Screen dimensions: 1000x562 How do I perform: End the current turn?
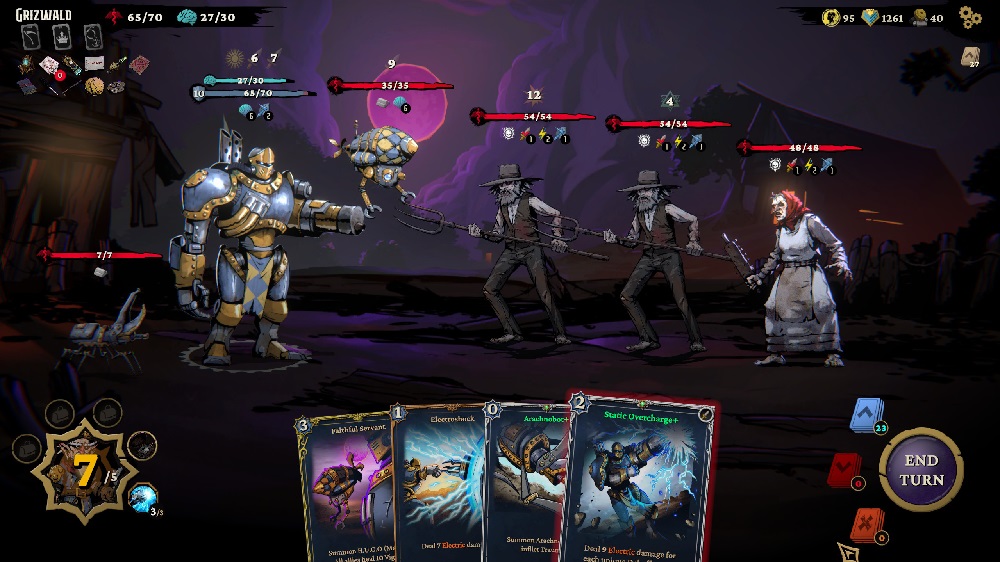(x=920, y=470)
